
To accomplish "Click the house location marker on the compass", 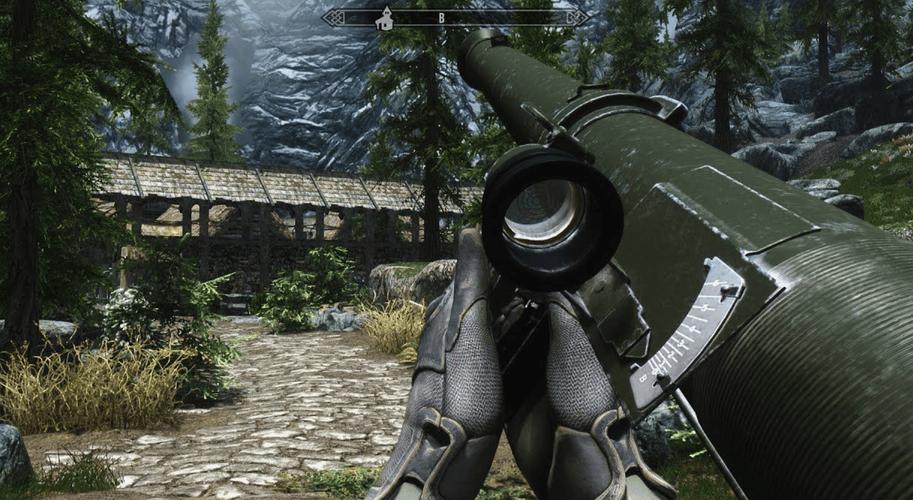I will coord(383,18).
